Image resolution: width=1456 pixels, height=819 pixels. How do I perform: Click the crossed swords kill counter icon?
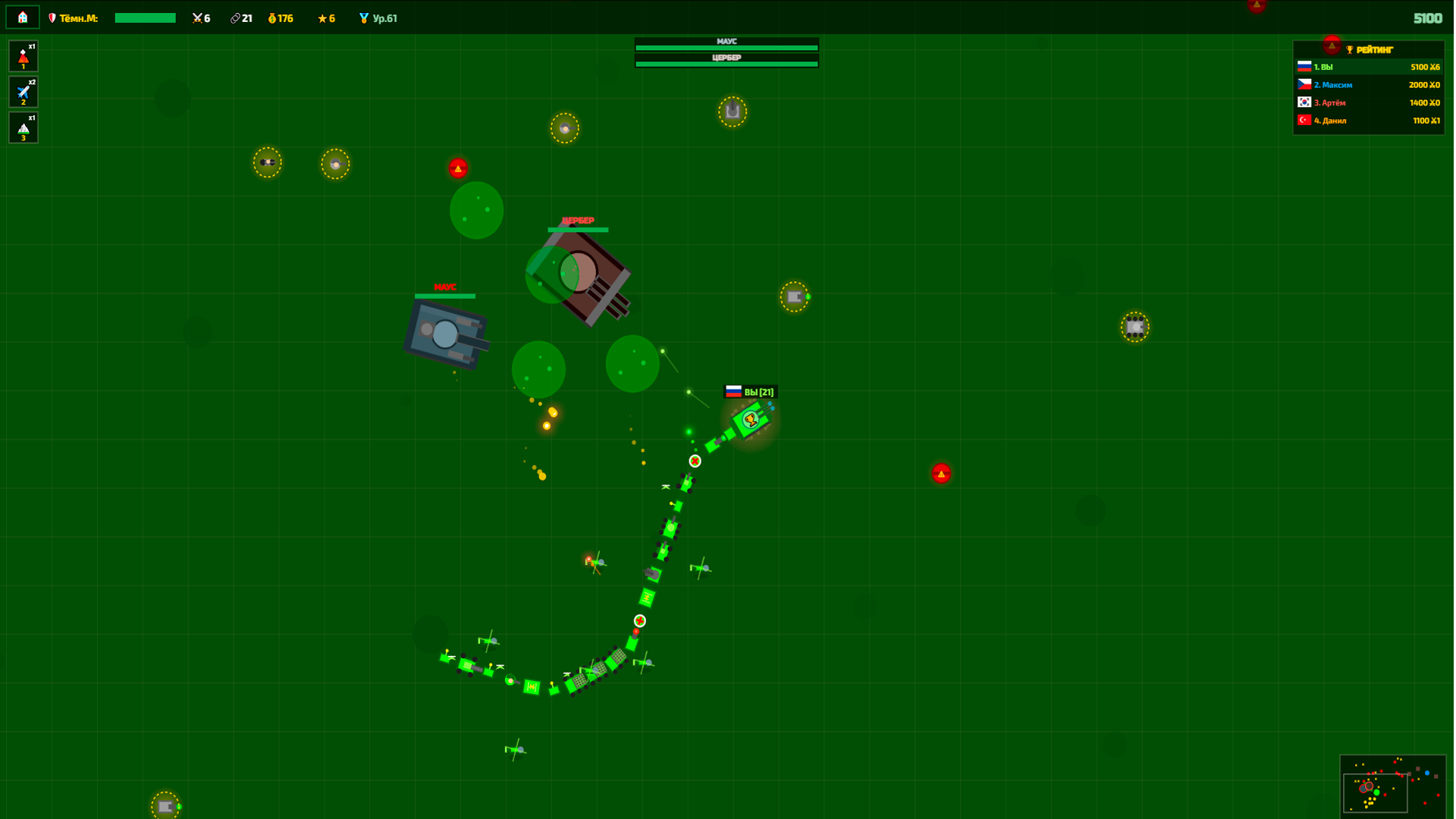pos(196,17)
